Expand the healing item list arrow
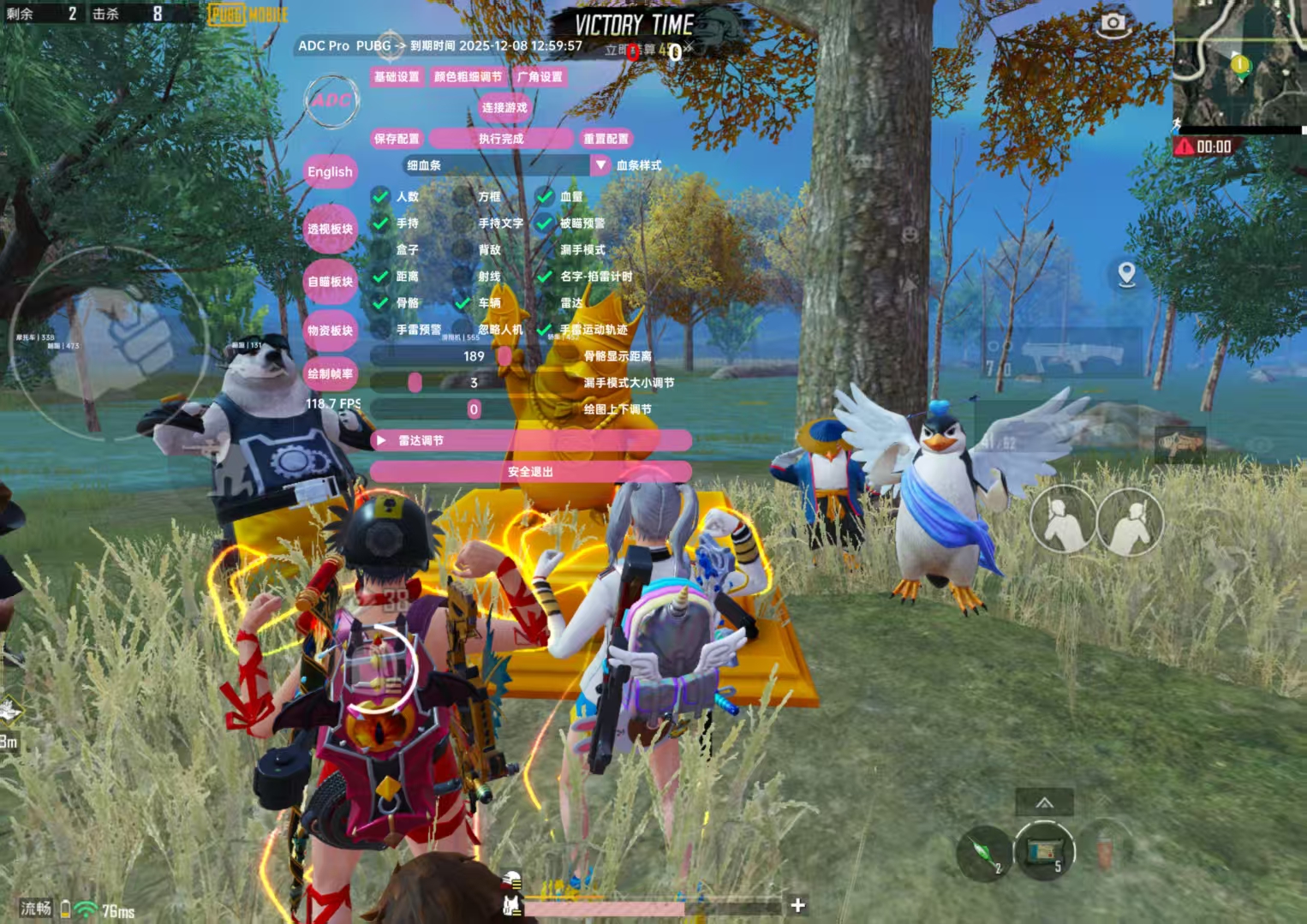 1044,802
